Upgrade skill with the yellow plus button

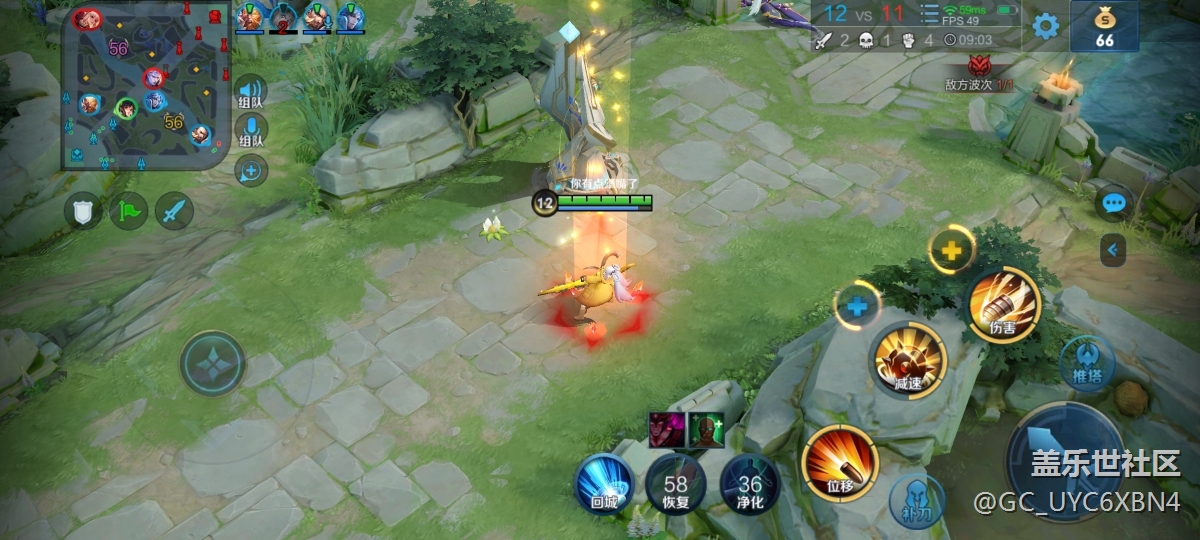(x=951, y=251)
